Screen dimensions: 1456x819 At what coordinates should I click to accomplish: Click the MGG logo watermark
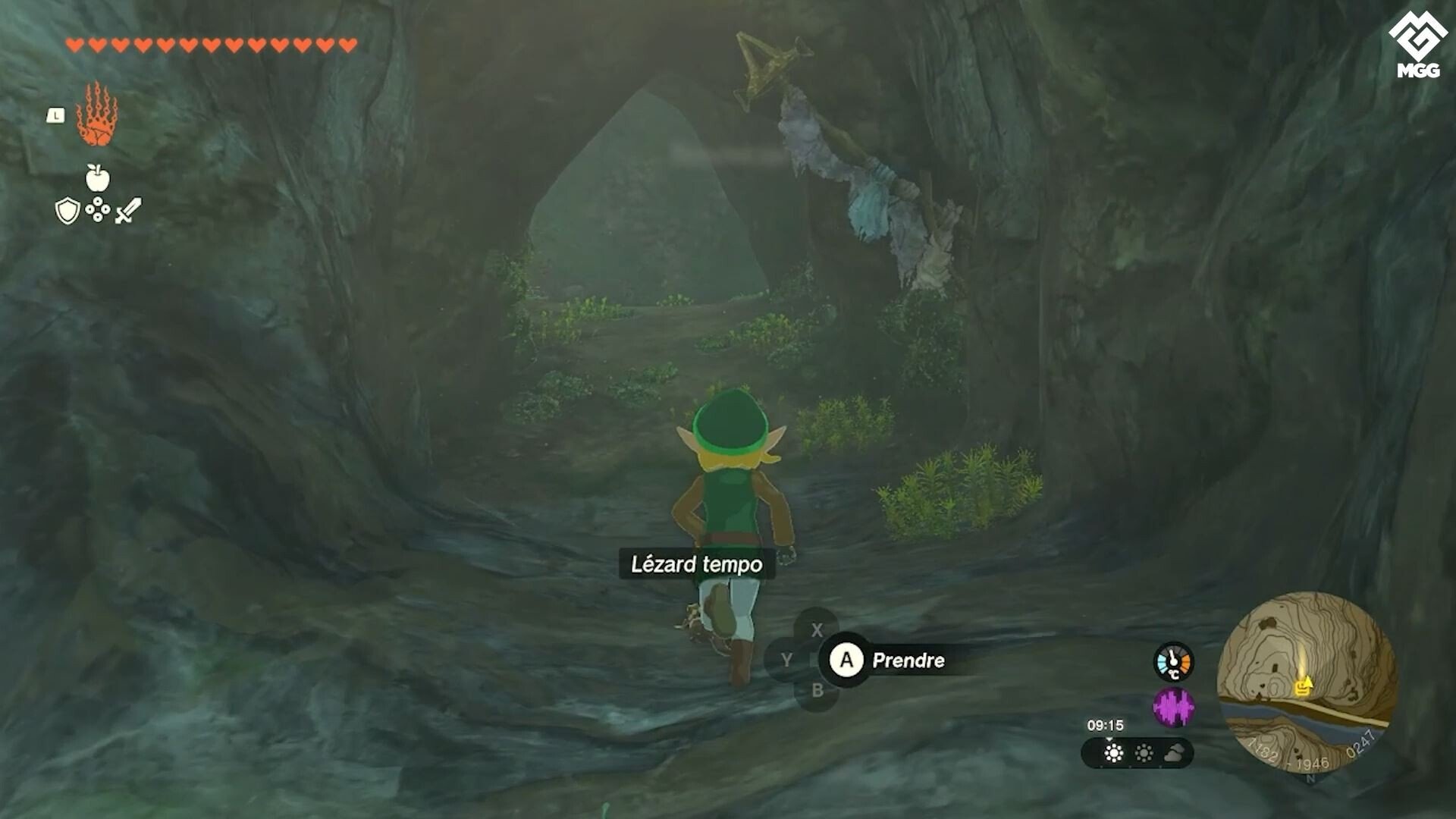click(1419, 36)
